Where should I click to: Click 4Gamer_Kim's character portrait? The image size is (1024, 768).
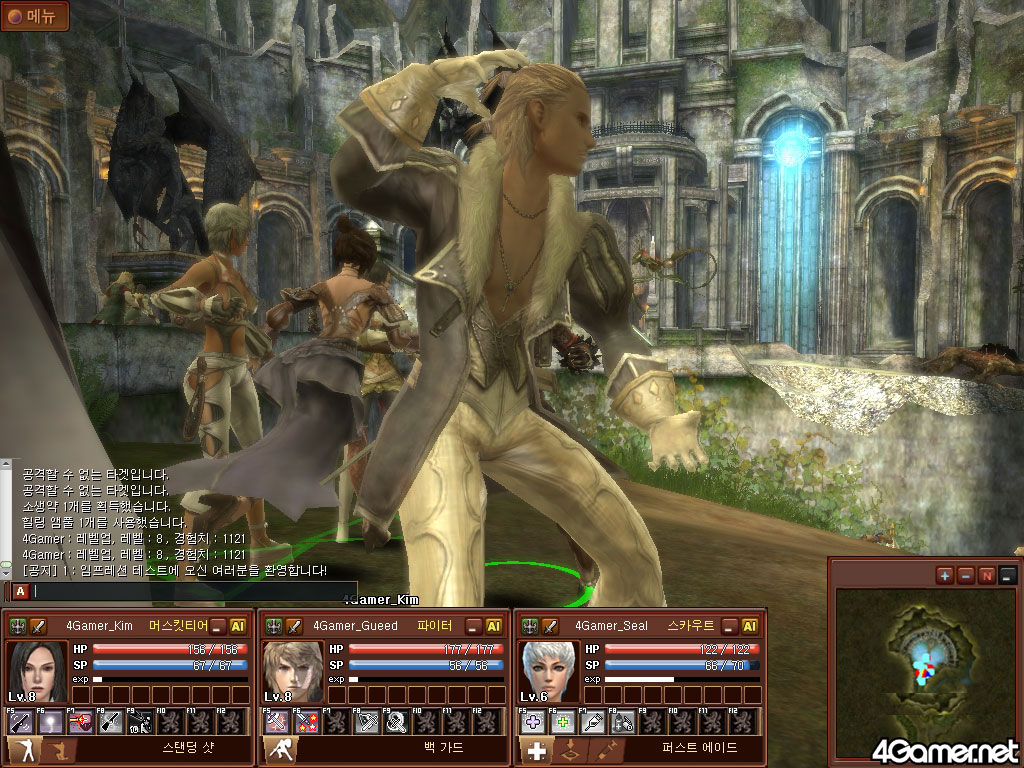[x=37, y=671]
